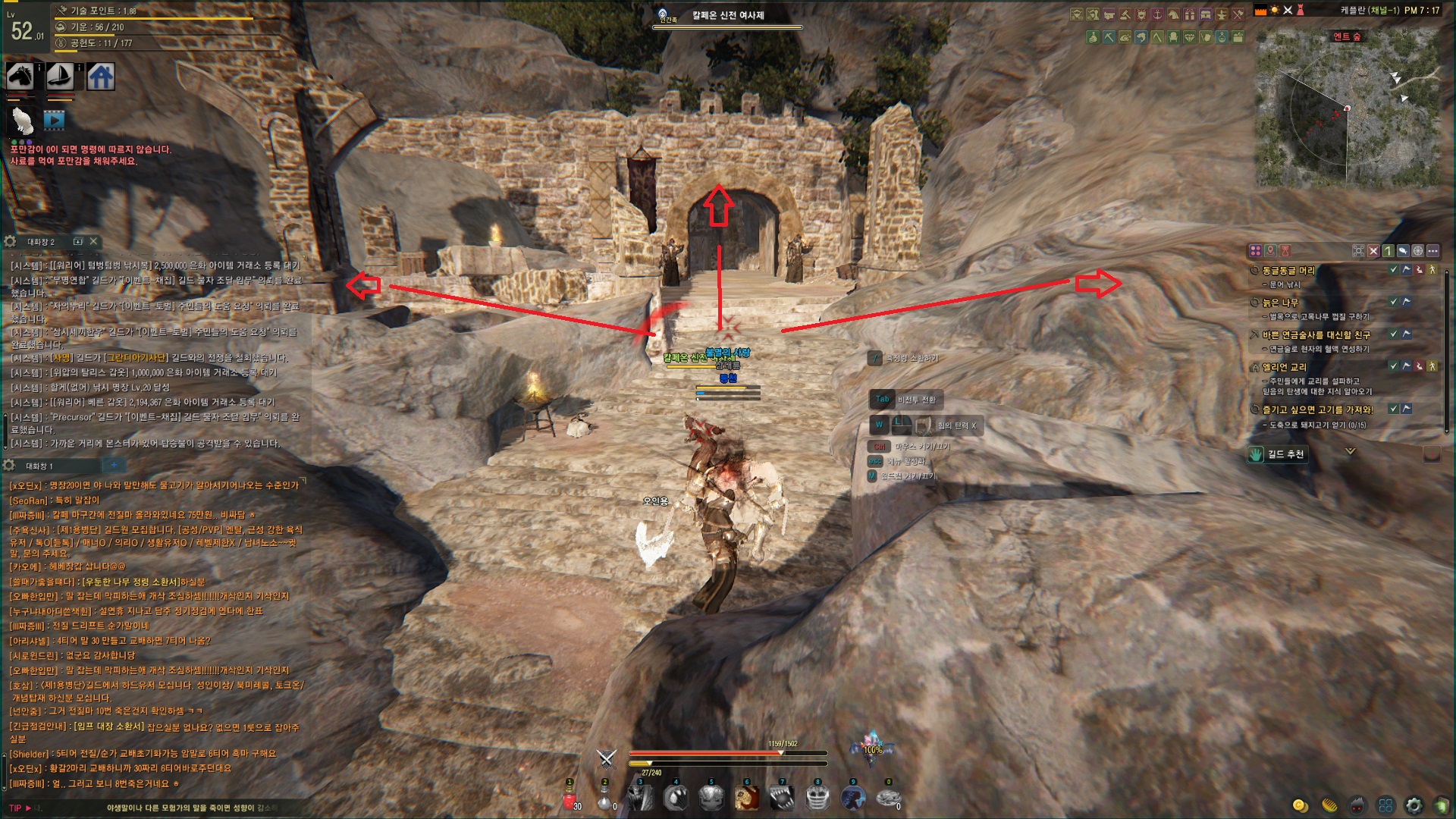This screenshot has height=819, width=1456.
Task: Close the chat window 2 panel
Action: click(93, 241)
